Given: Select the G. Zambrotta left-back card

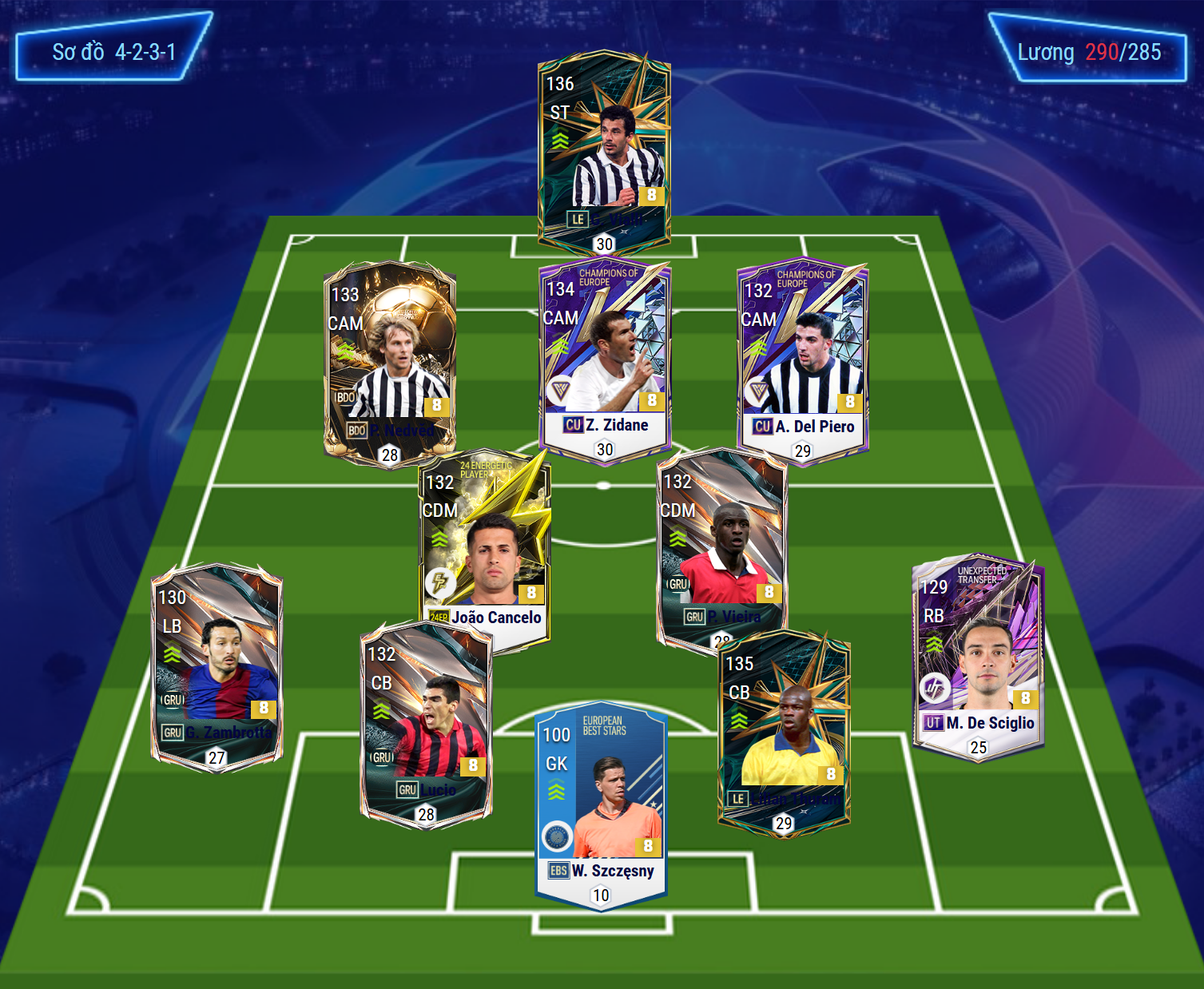Looking at the screenshot, I should pos(217,667).
